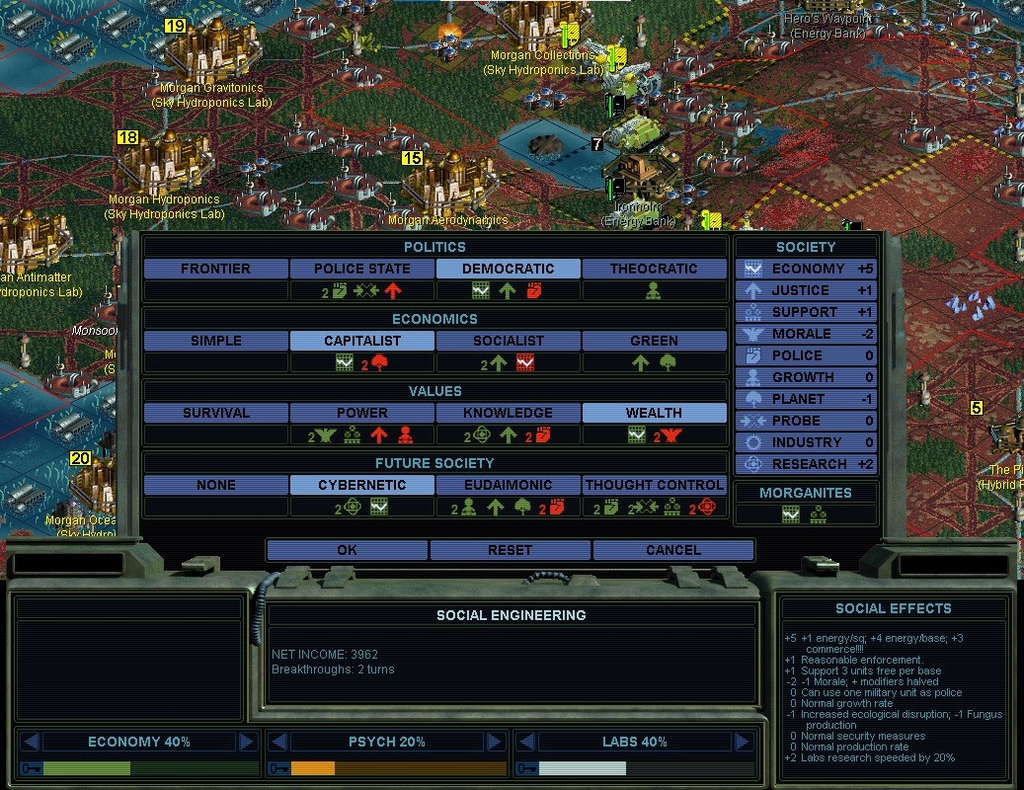This screenshot has width=1024, height=790.
Task: Select Frontier politics
Action: pyautogui.click(x=216, y=269)
